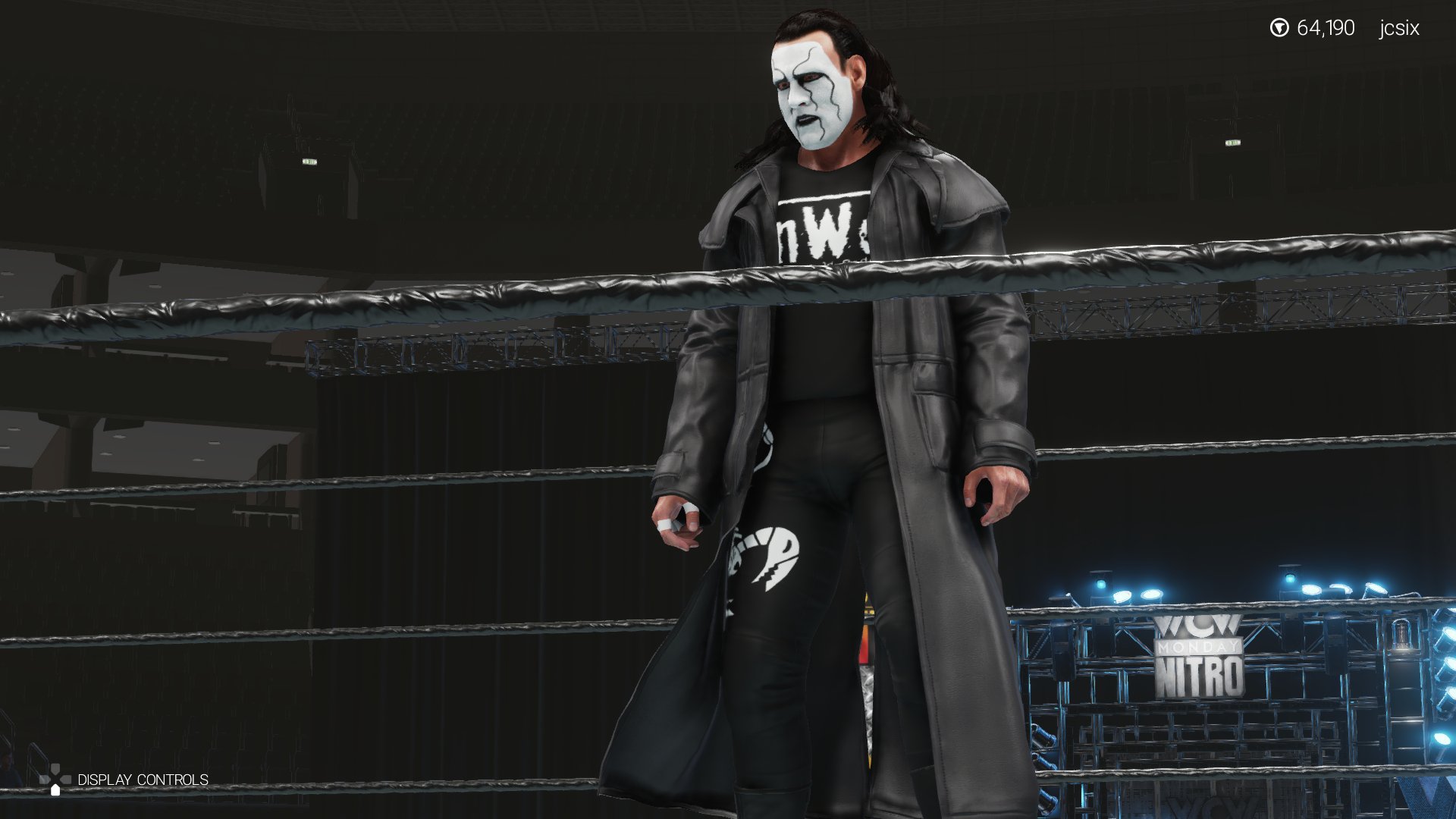Select the inverted triangle inside the currency badge
Viewport: 1456px width, 819px height.
1279,27
